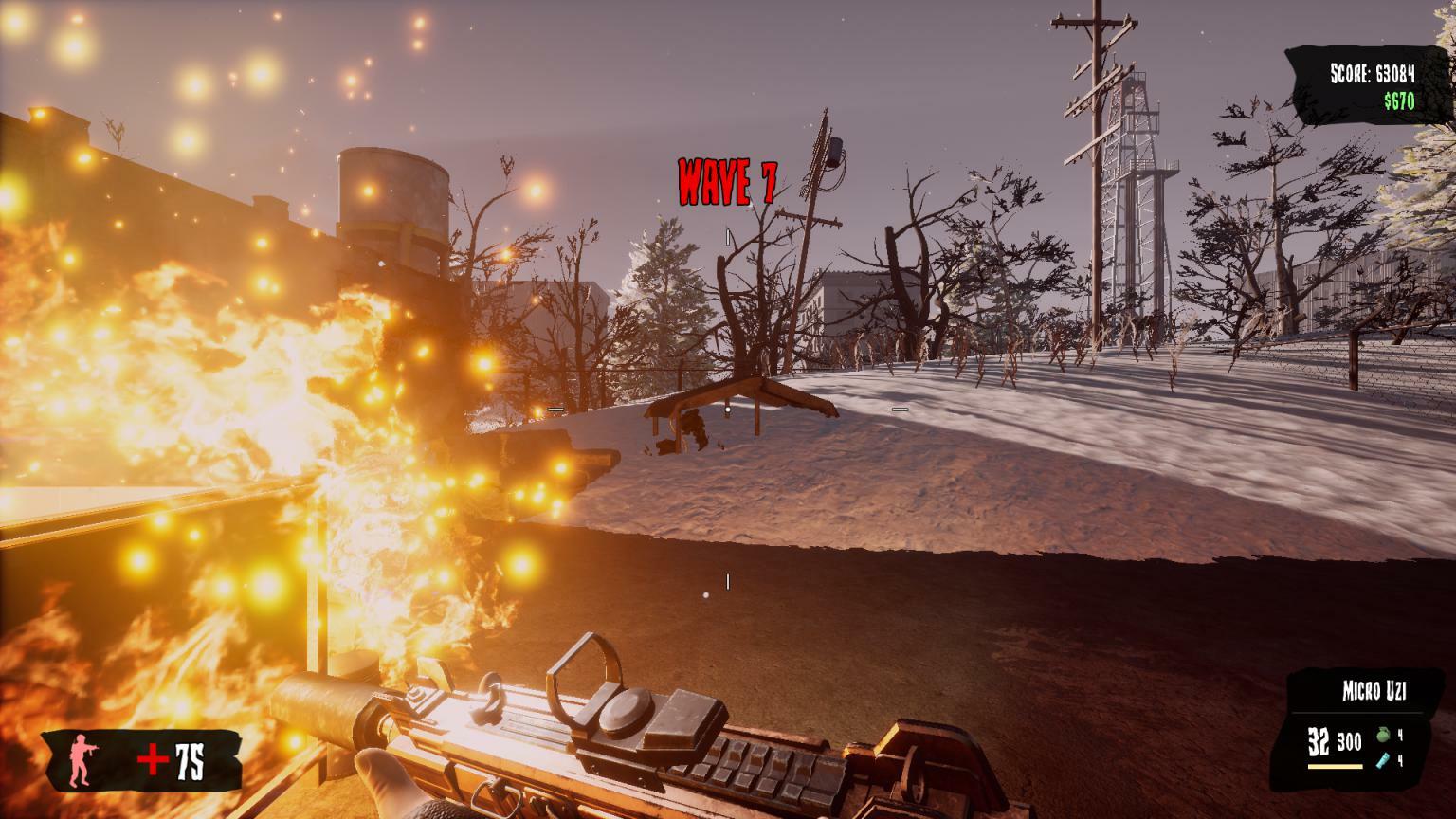Select the green grenade icon
The image size is (1456, 819).
[x=1383, y=734]
